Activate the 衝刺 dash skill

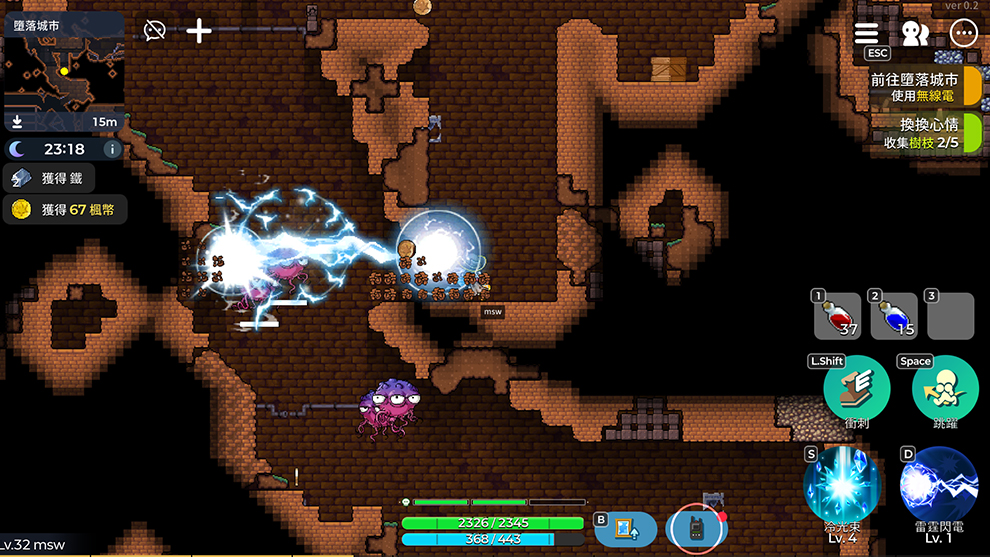858,389
